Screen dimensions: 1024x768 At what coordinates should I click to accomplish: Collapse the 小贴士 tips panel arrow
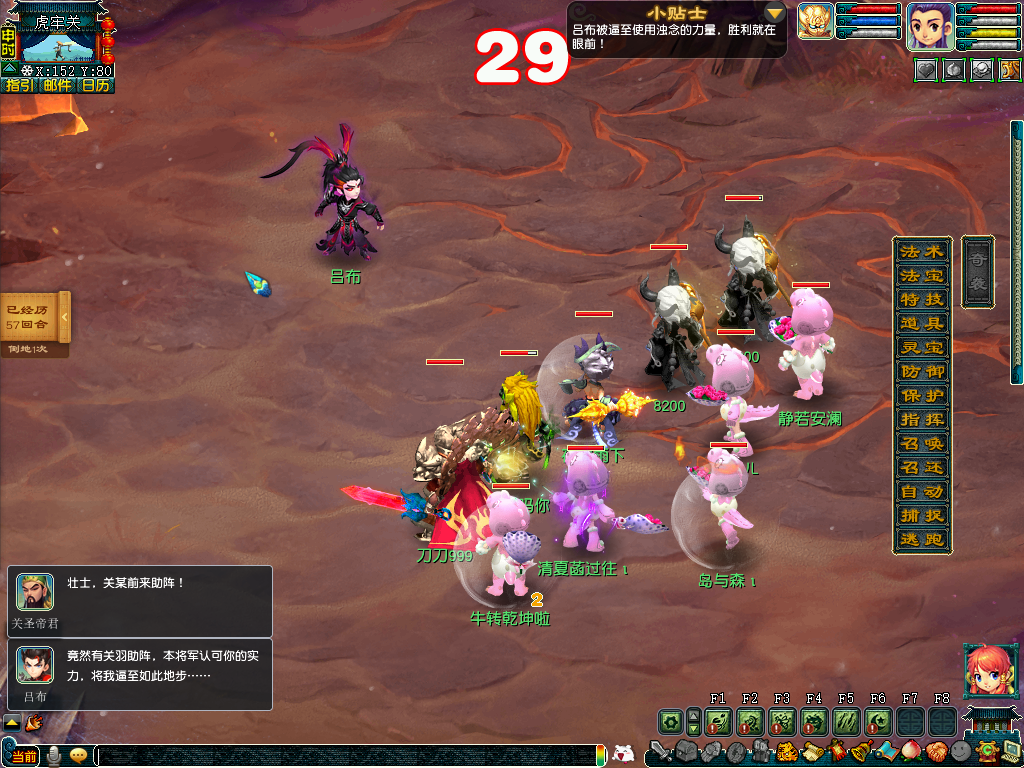point(775,13)
